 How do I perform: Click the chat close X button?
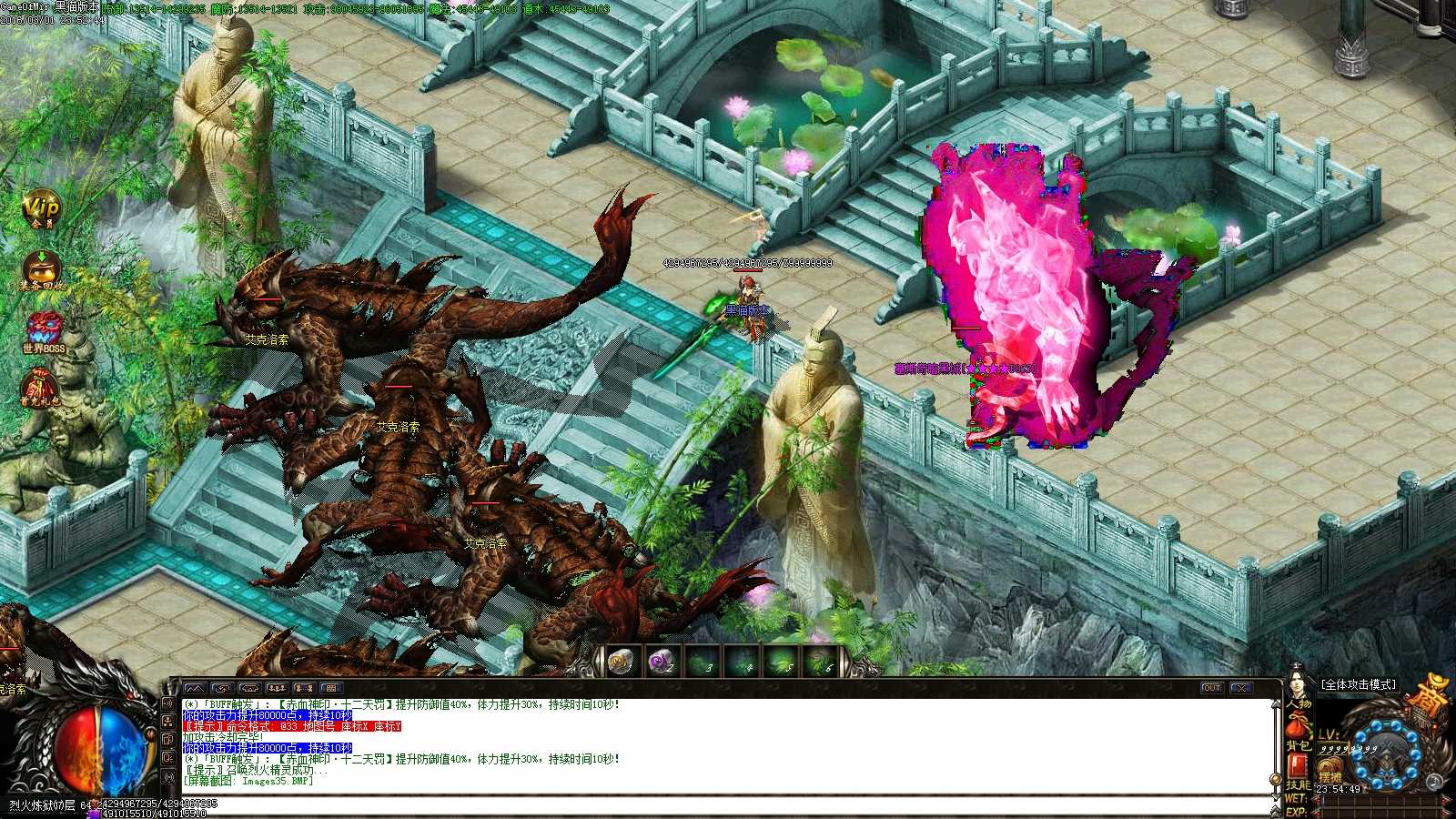coord(1241,688)
